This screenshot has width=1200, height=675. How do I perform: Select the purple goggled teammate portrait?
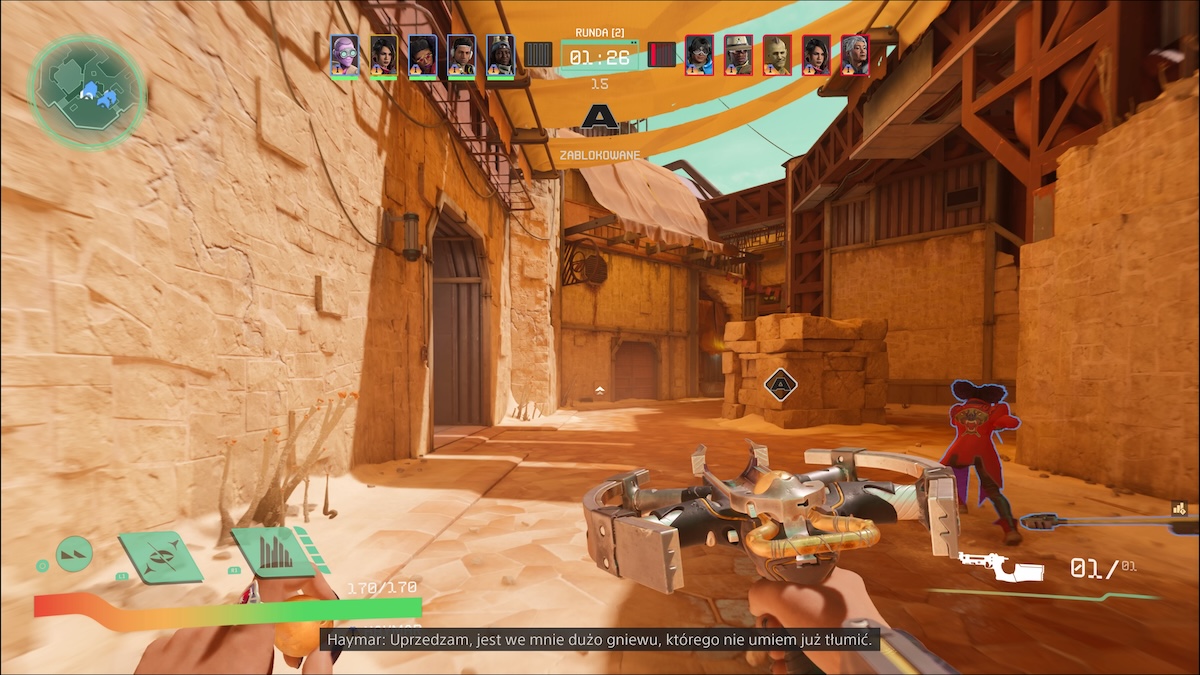pos(344,55)
